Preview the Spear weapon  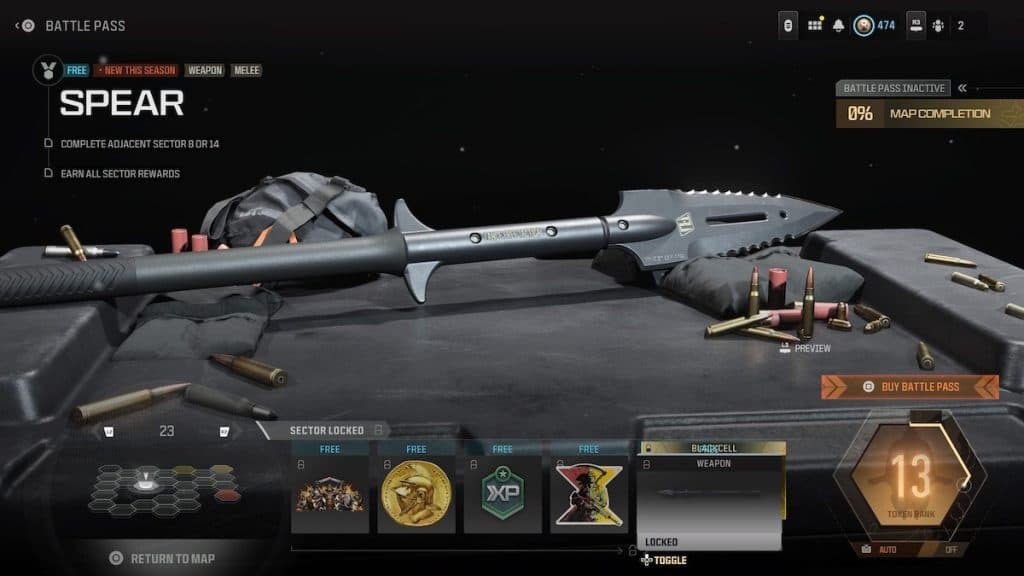pos(805,348)
